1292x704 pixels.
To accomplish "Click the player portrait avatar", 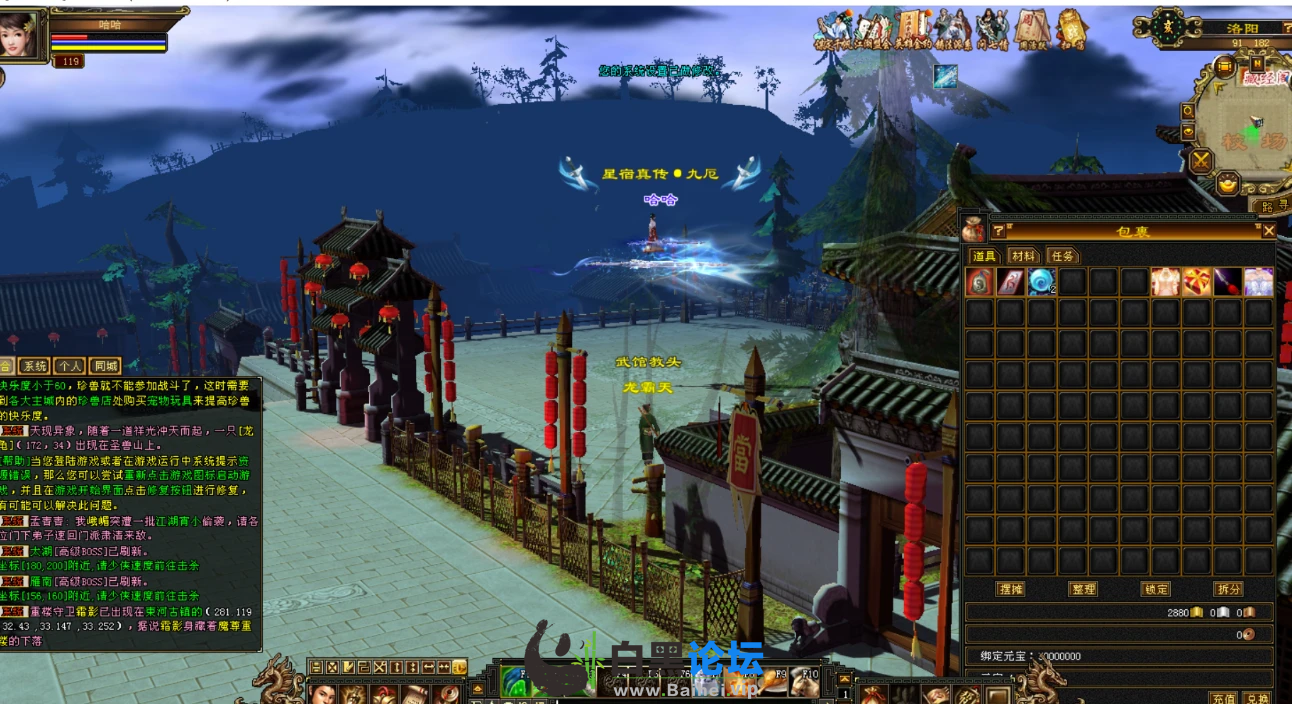I will [x=22, y=34].
